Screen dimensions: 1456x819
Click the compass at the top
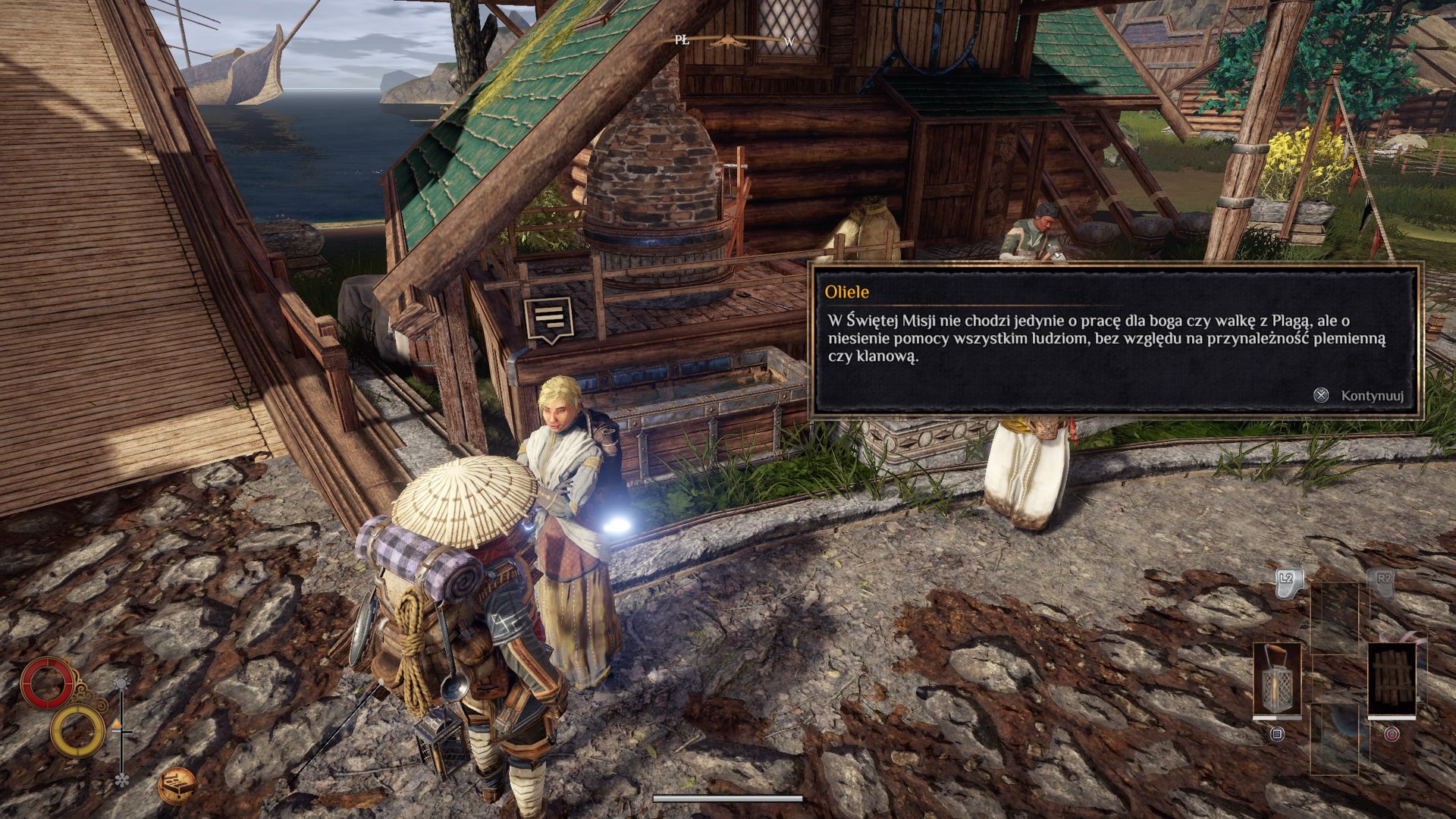click(735, 41)
